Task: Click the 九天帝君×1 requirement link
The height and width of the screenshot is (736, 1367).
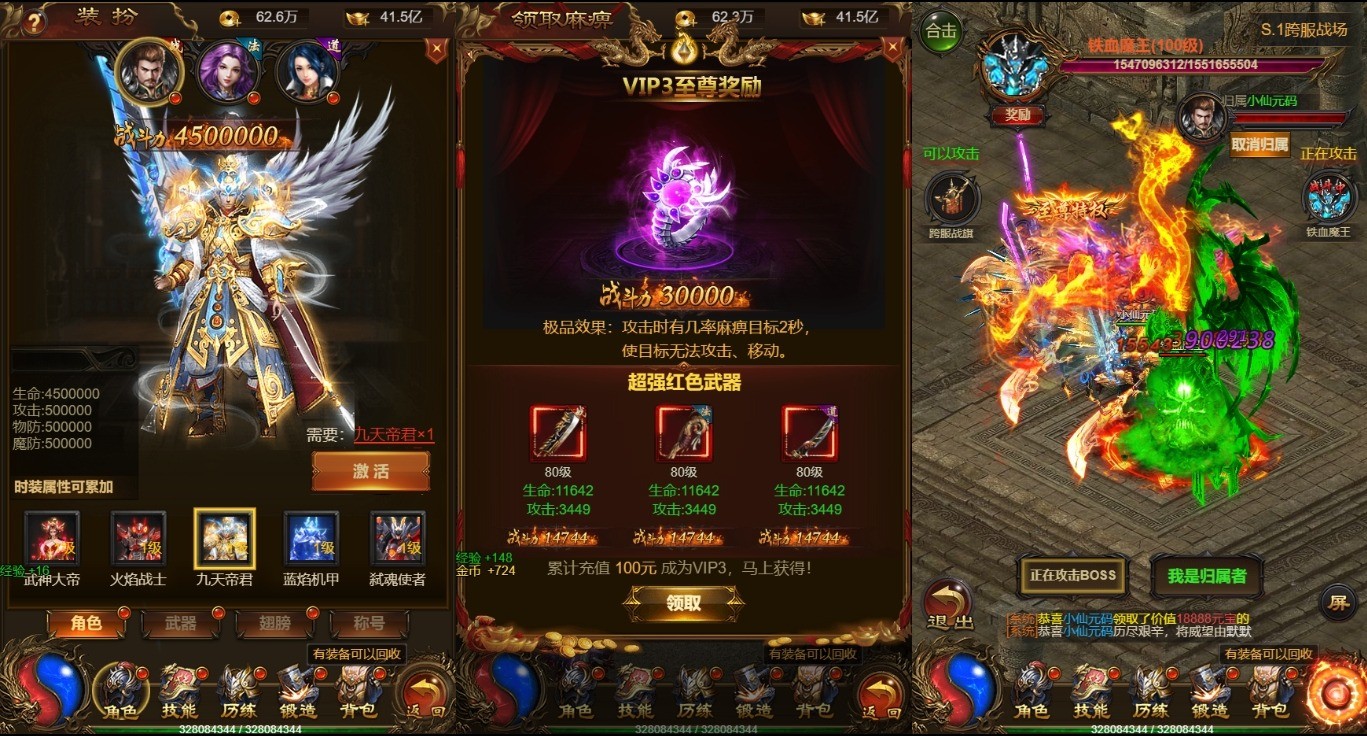Action: pos(394,434)
